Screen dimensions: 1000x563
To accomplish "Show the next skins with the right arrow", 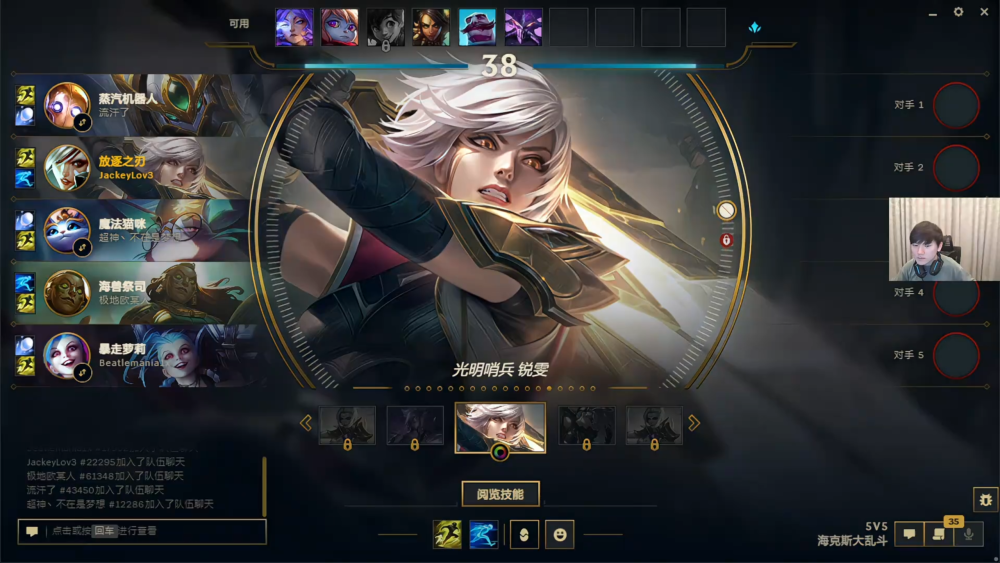I will 694,423.
